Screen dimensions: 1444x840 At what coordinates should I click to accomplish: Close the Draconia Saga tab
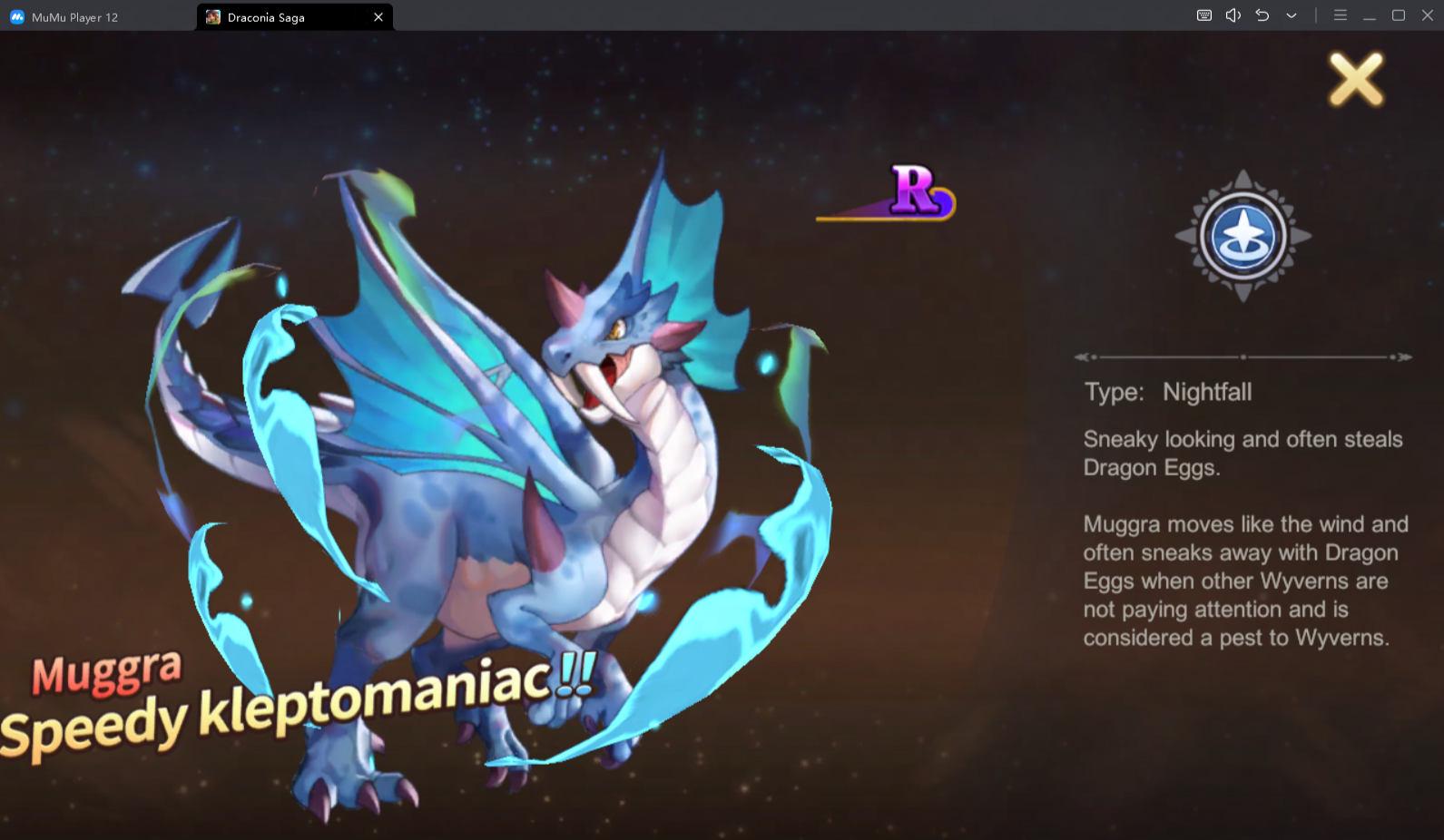tap(378, 16)
